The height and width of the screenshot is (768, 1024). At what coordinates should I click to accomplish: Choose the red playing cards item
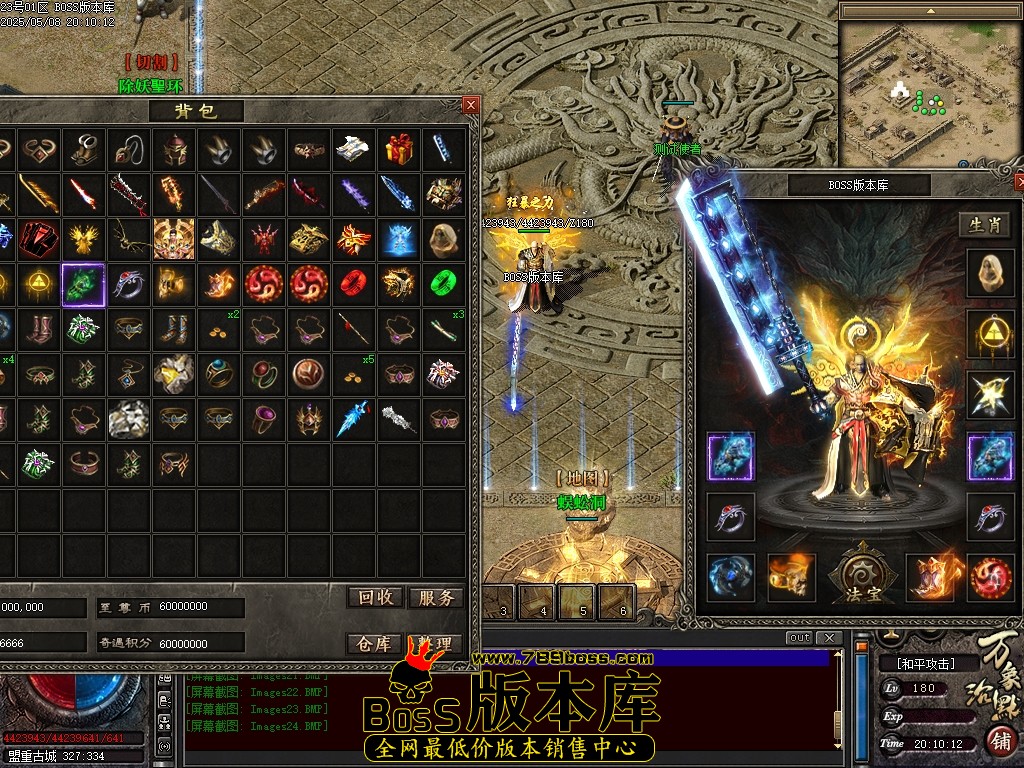pos(38,239)
